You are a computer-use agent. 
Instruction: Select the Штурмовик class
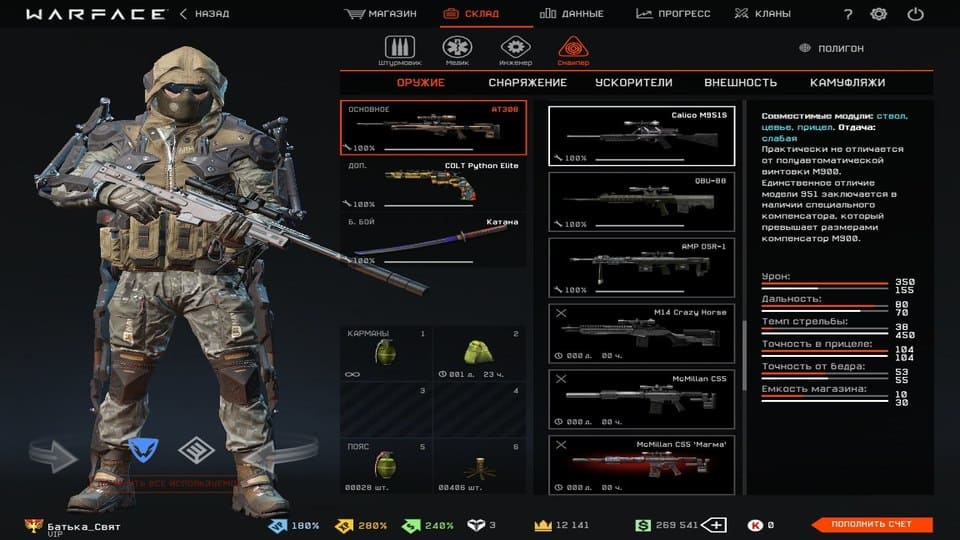pyautogui.click(x=399, y=50)
